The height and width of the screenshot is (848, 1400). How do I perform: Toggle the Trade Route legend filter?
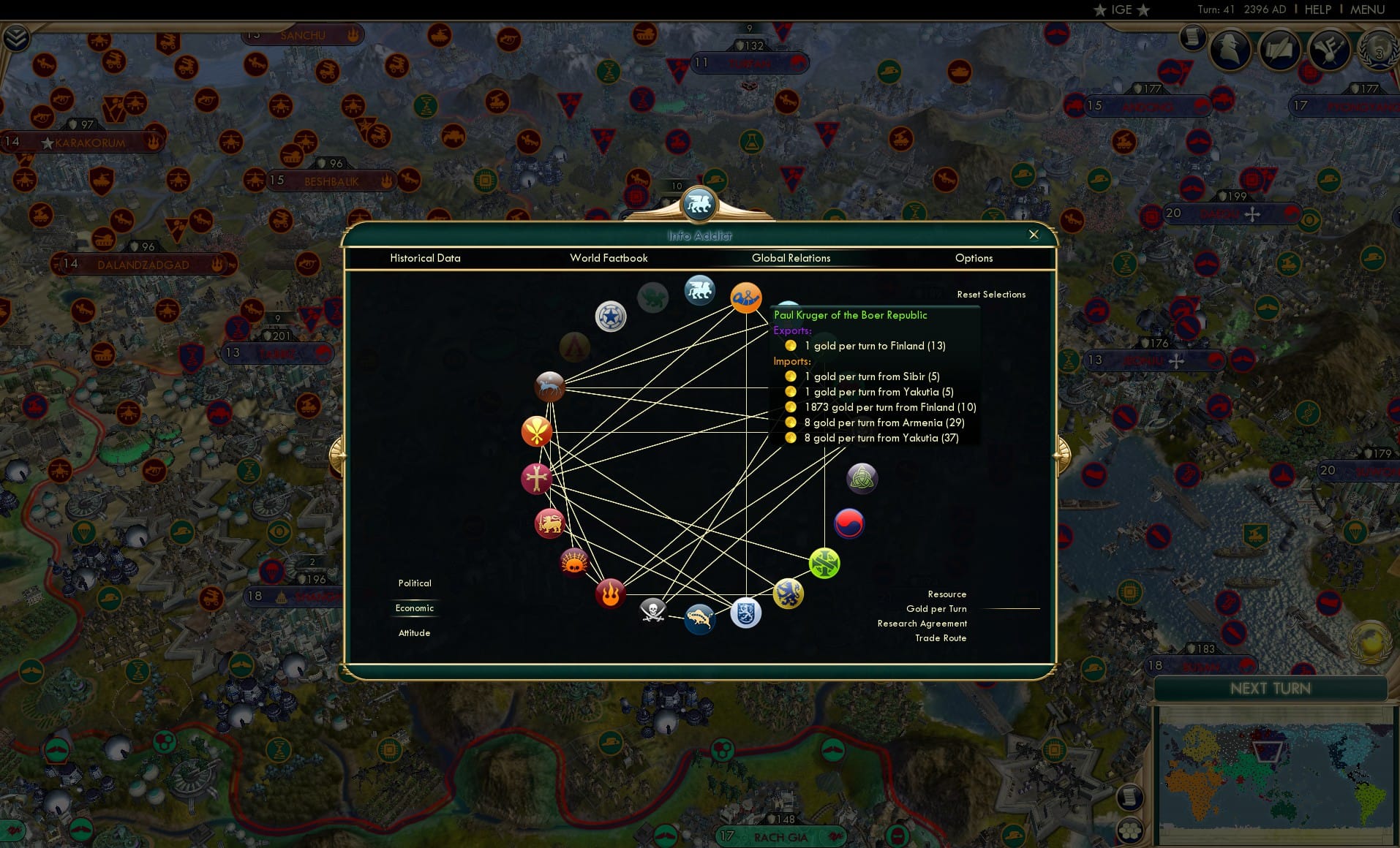click(x=939, y=637)
